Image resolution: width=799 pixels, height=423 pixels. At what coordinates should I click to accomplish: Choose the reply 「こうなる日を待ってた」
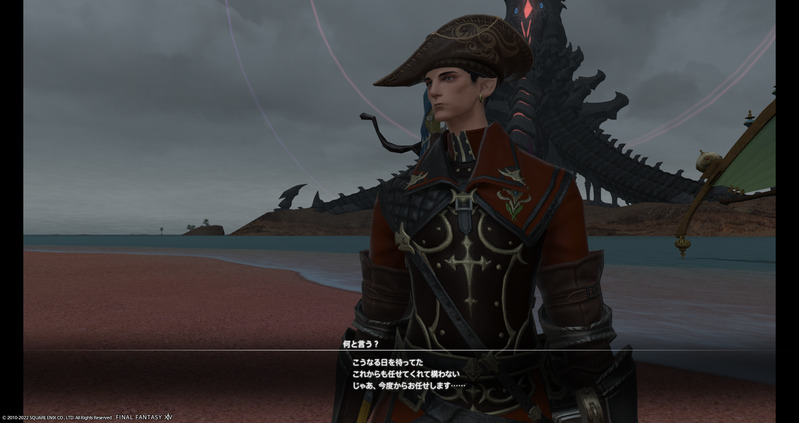tap(389, 361)
